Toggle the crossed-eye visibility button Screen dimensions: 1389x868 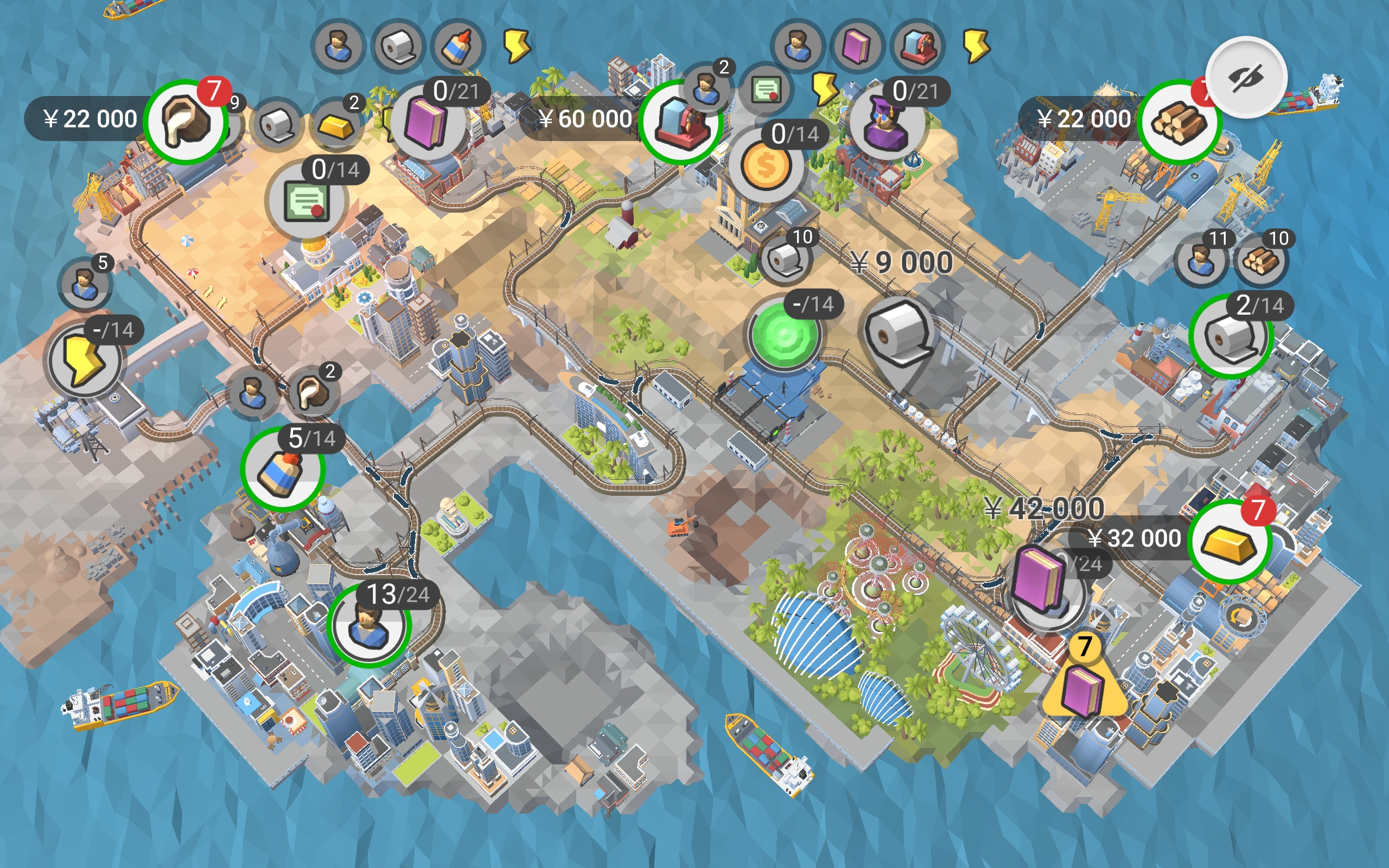pos(1246,78)
